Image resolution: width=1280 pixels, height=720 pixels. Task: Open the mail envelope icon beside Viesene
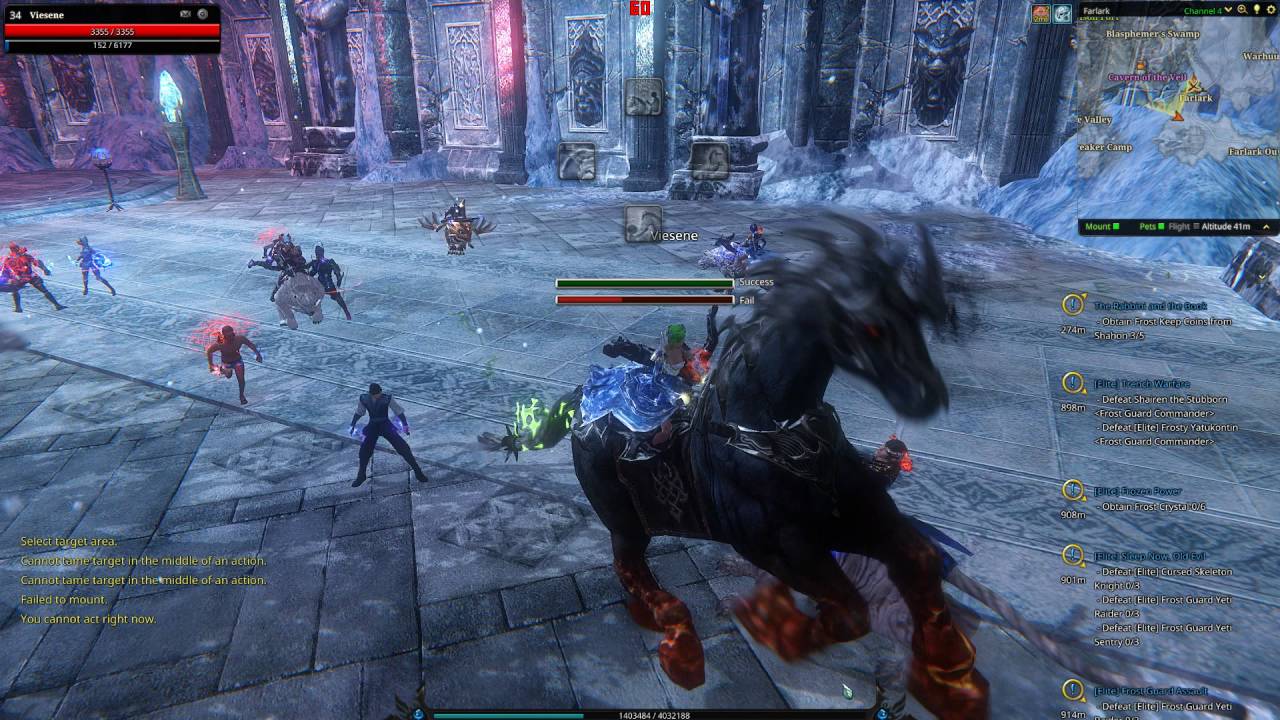pyautogui.click(x=186, y=14)
